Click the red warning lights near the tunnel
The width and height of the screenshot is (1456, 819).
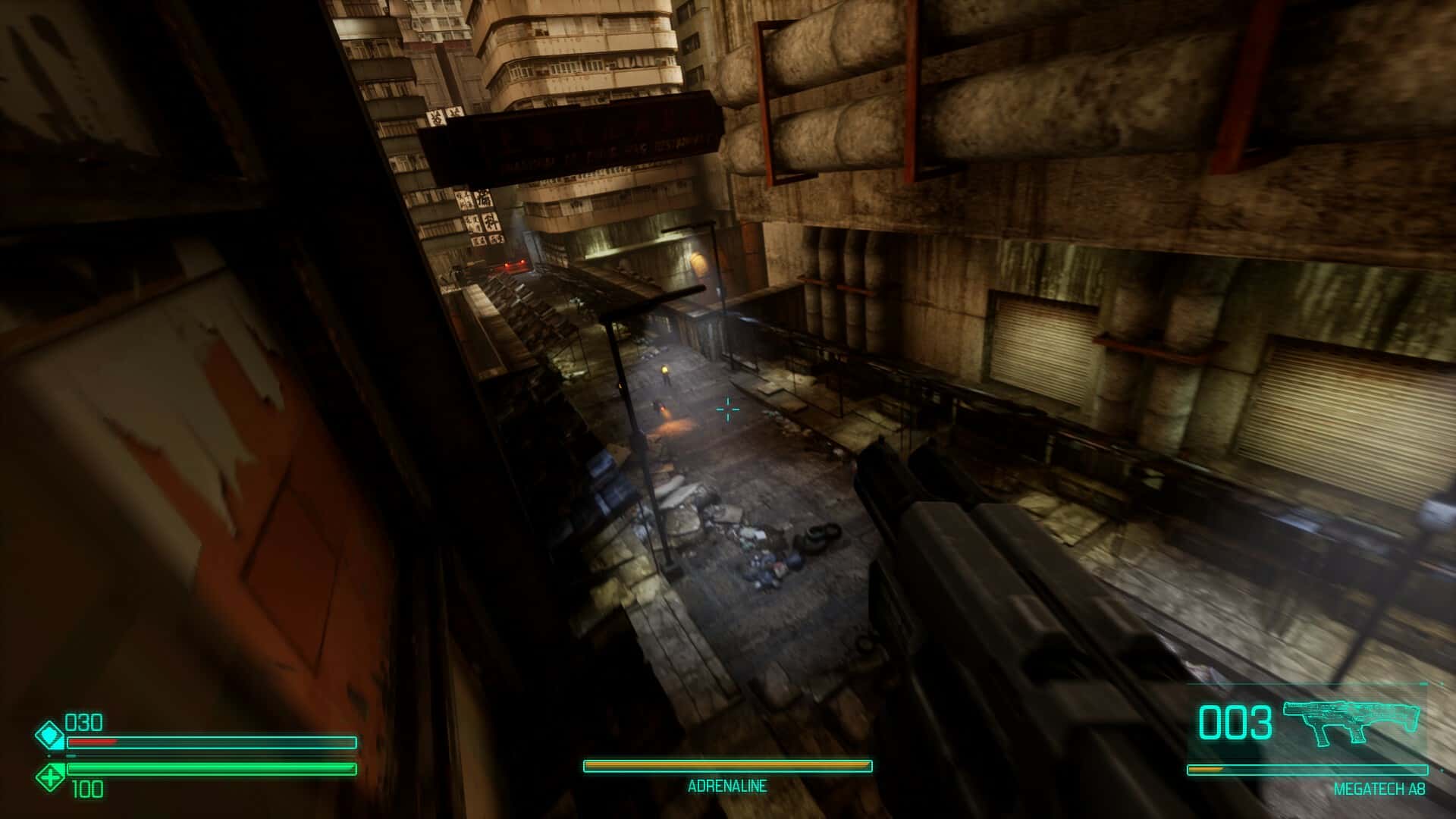514,264
